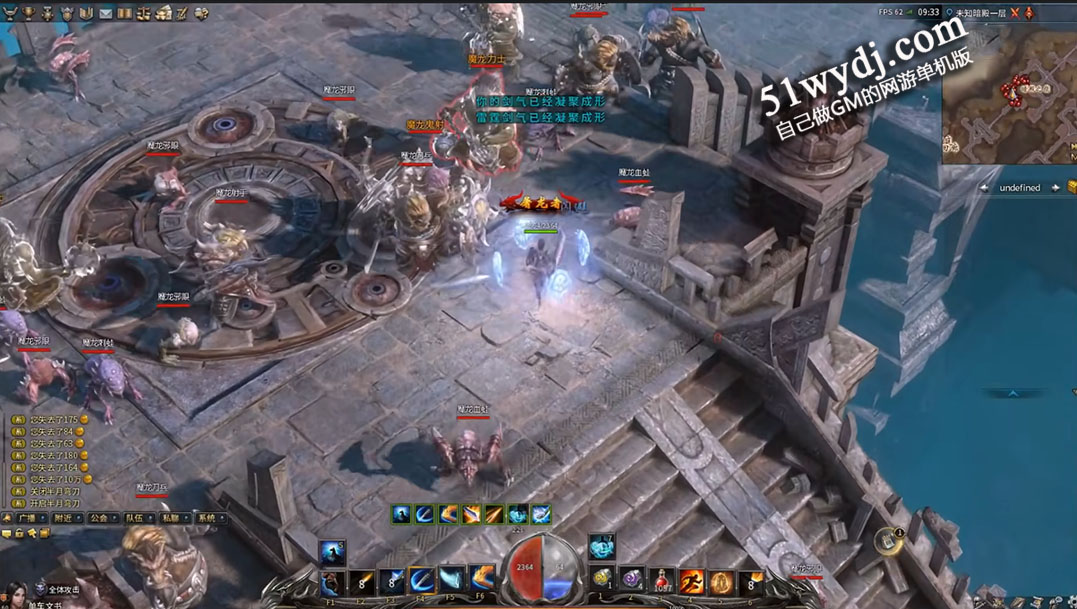Use the red health potion slot
1077x609 pixels.
661,581
